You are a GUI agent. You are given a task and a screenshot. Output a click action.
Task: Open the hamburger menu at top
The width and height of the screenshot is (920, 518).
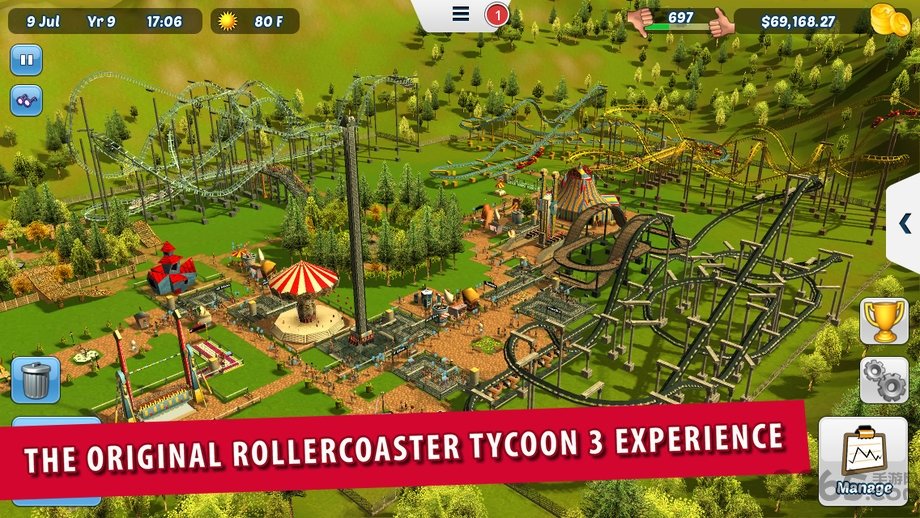(460, 14)
